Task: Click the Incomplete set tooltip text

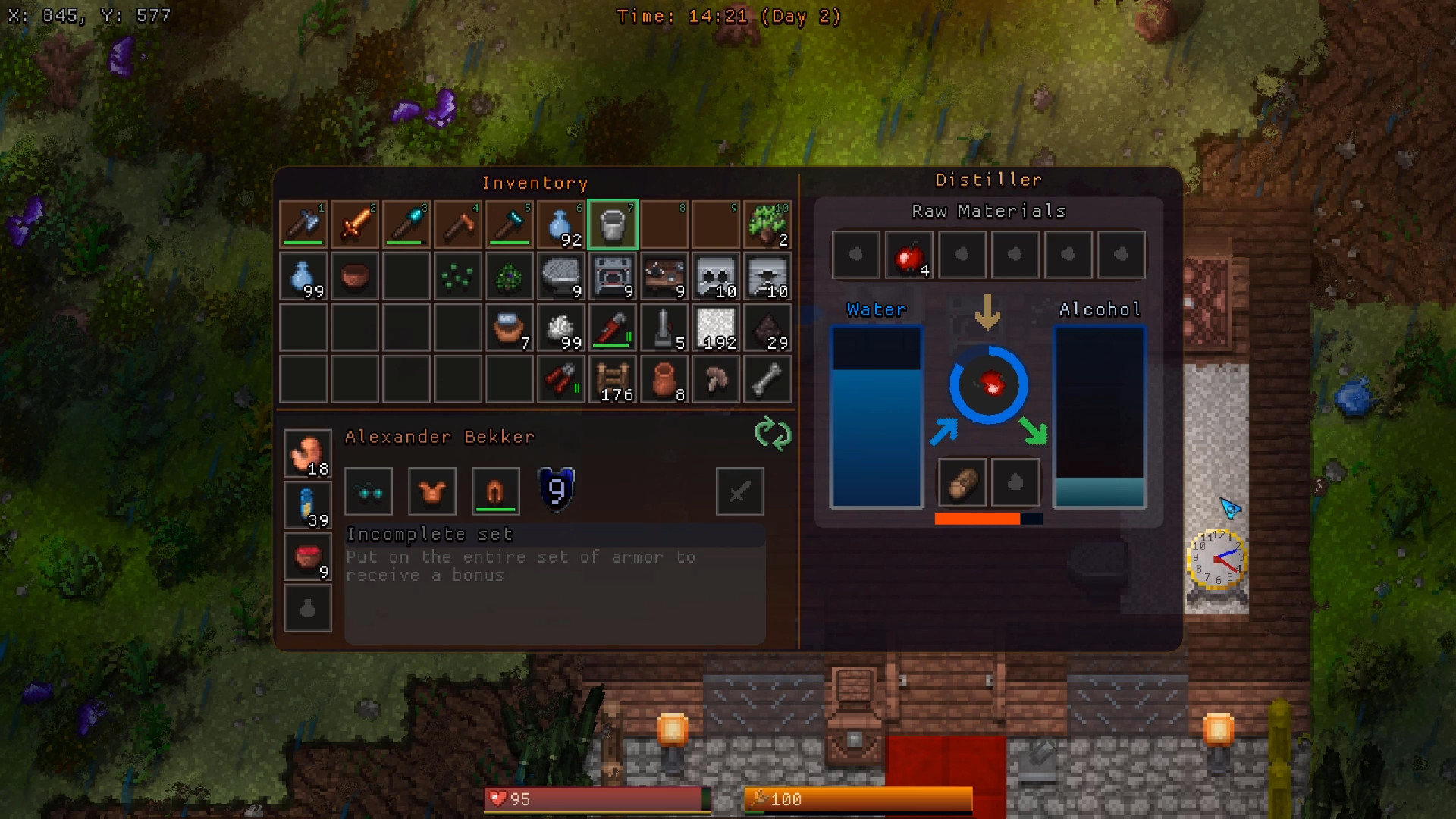Action: pyautogui.click(x=429, y=535)
